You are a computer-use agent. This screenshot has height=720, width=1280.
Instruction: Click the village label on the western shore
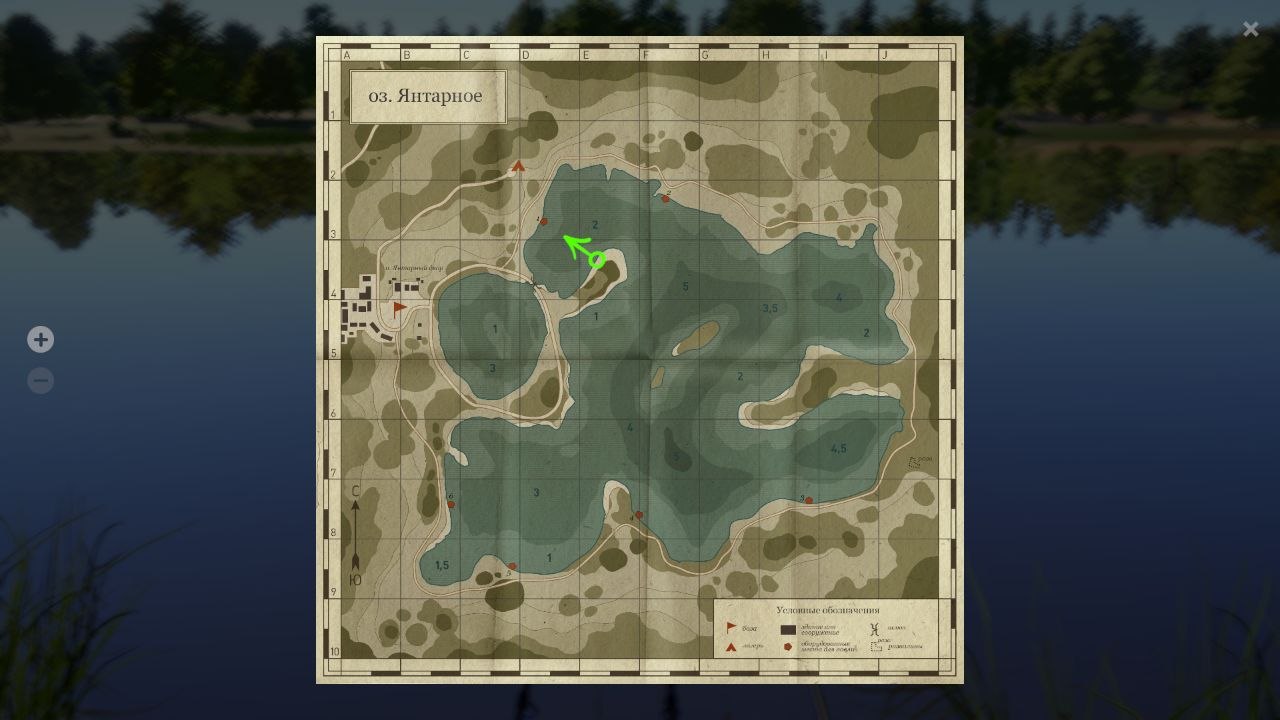[415, 268]
